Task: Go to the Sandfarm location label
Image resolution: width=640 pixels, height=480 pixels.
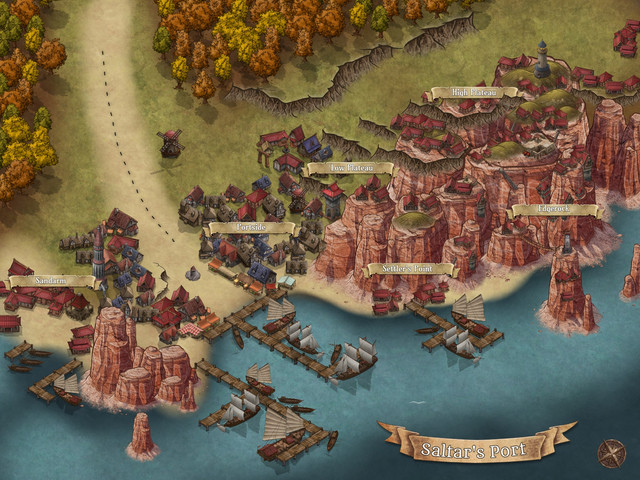Action: pos(53,282)
